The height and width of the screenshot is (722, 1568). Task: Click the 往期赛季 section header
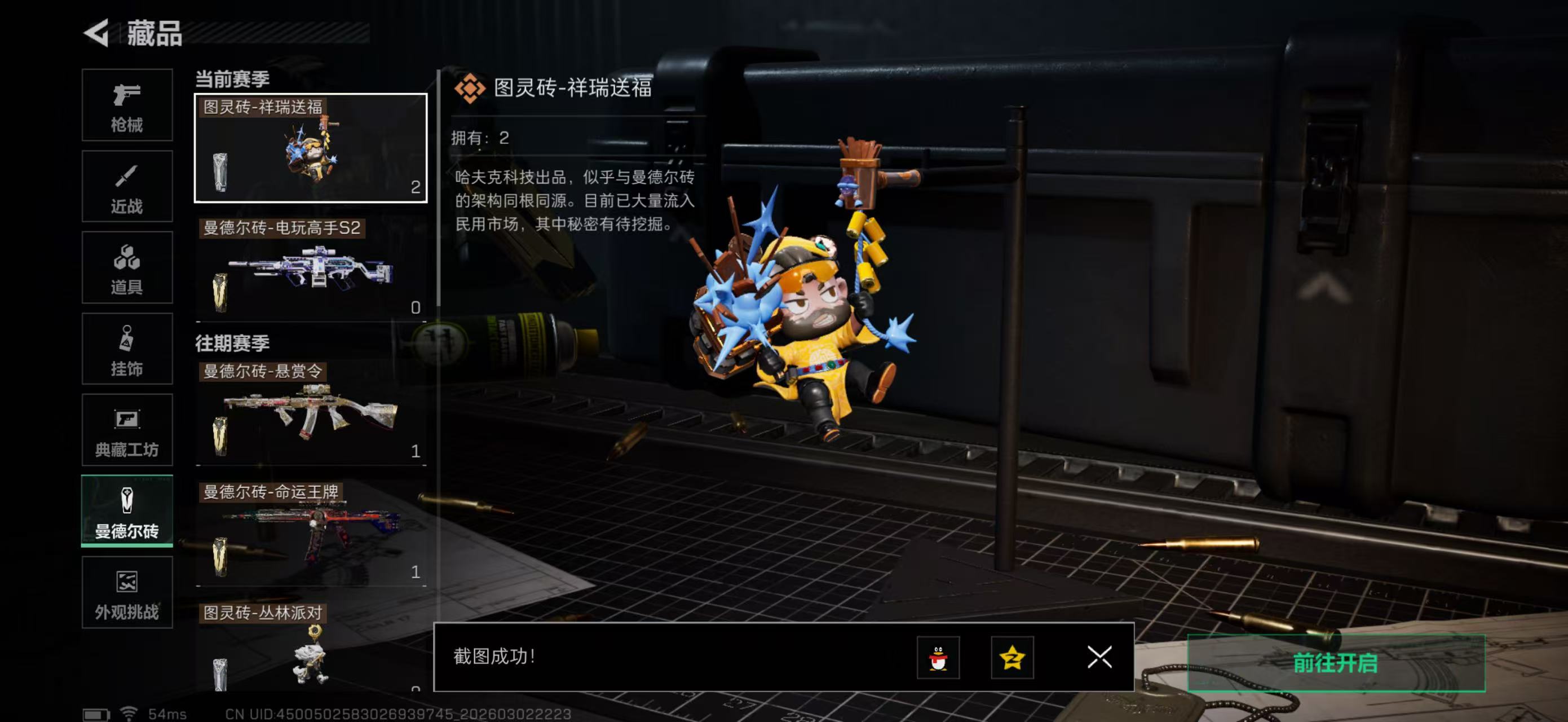[x=231, y=344]
